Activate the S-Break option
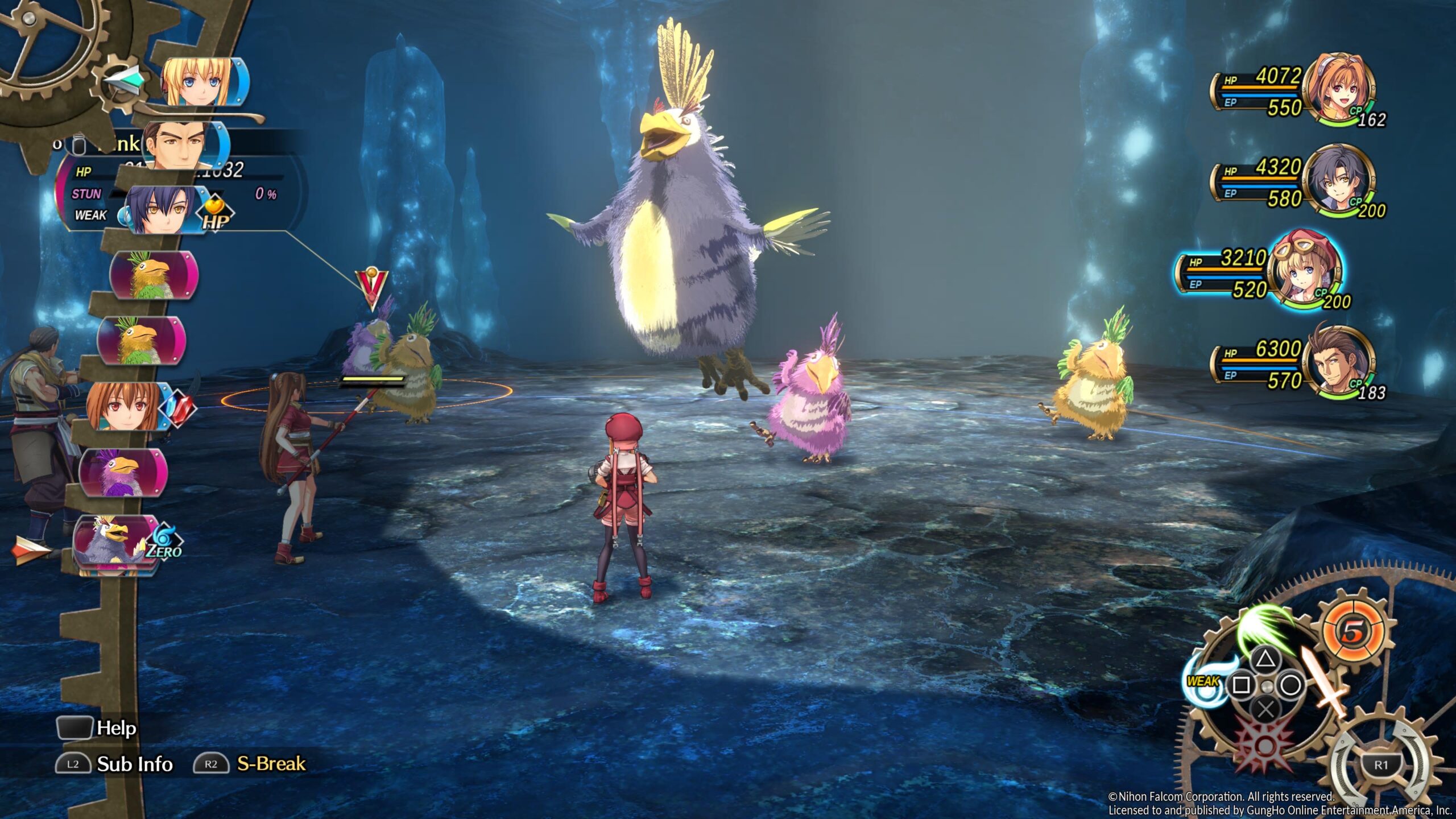The height and width of the screenshot is (819, 1456). pyautogui.click(x=271, y=764)
